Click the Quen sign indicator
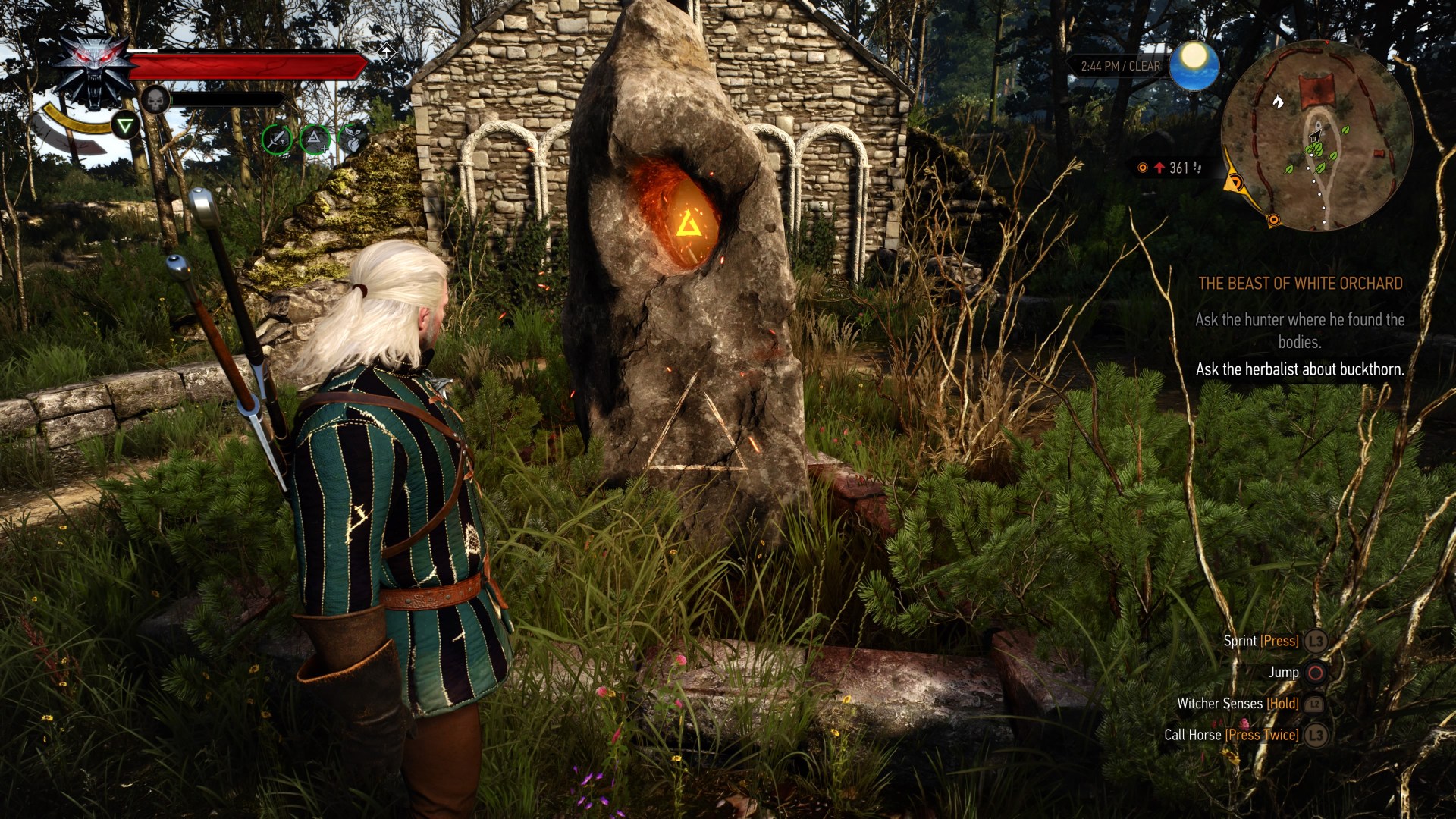Image resolution: width=1456 pixels, height=819 pixels. [x=126, y=125]
